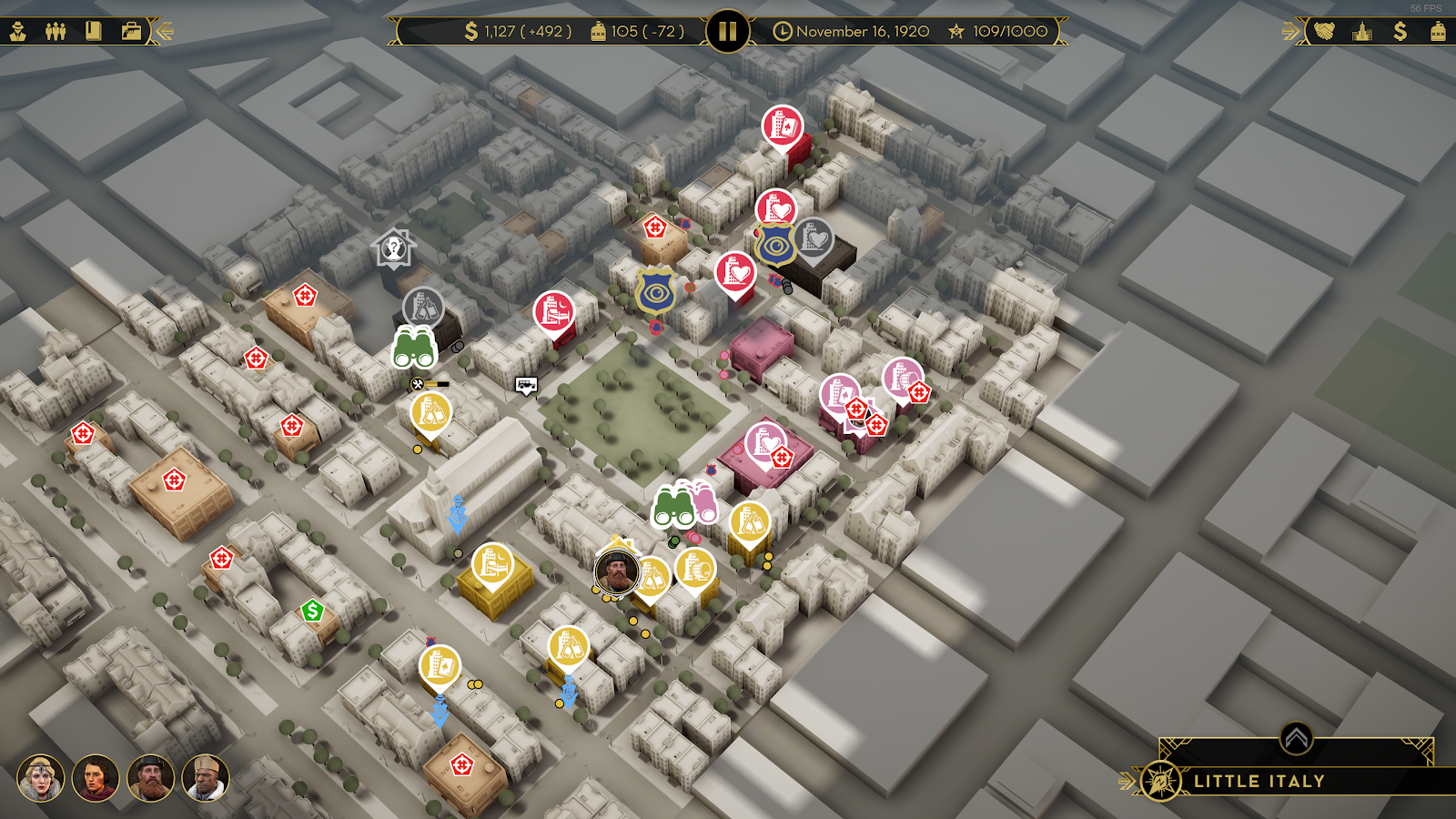Viewport: 1456px width, 819px height.
Task: Open the boss profile fedora icon
Action: [x=18, y=32]
